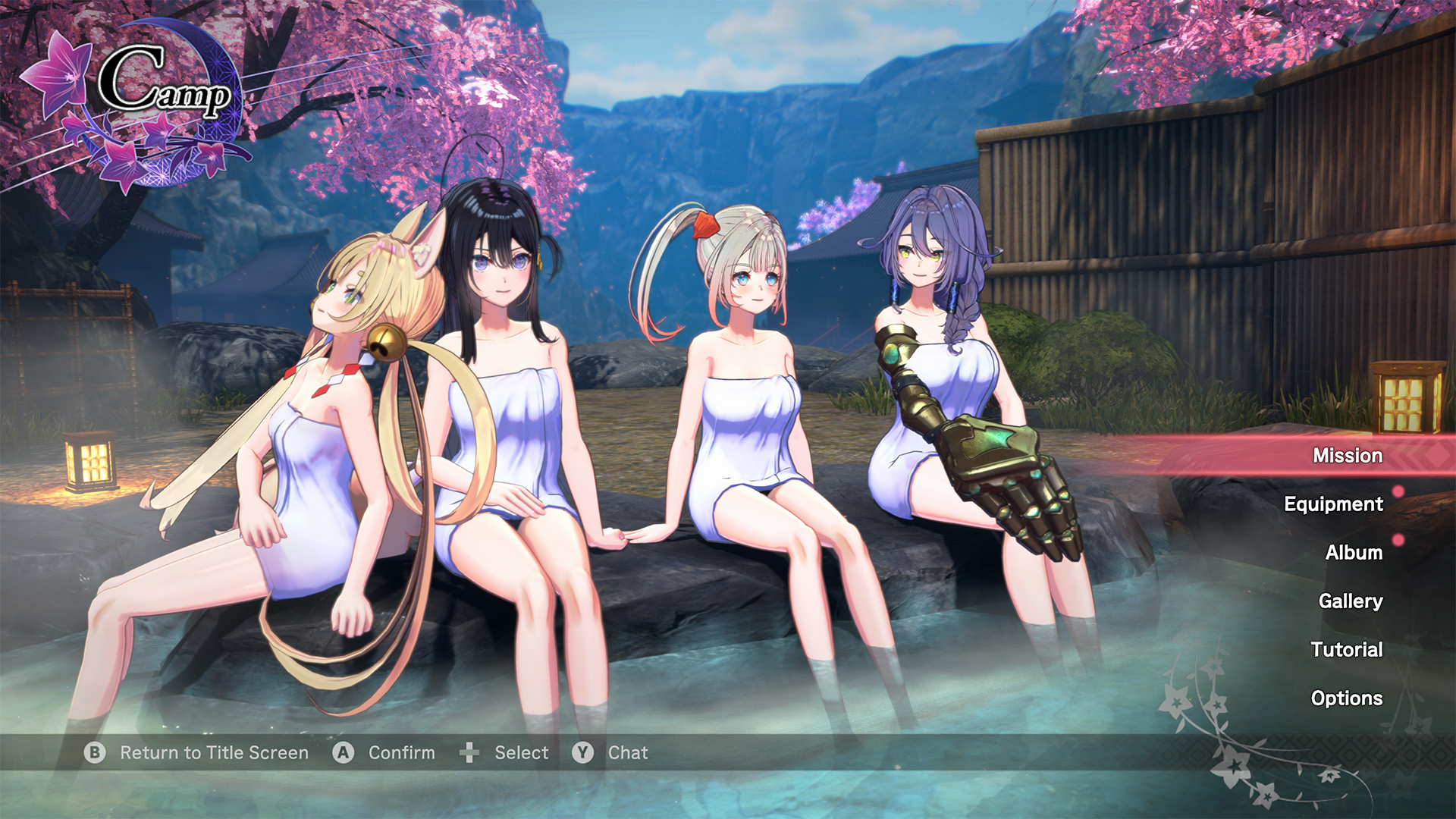1456x819 pixels.
Task: Click the Confirm prompt
Action: click(400, 753)
